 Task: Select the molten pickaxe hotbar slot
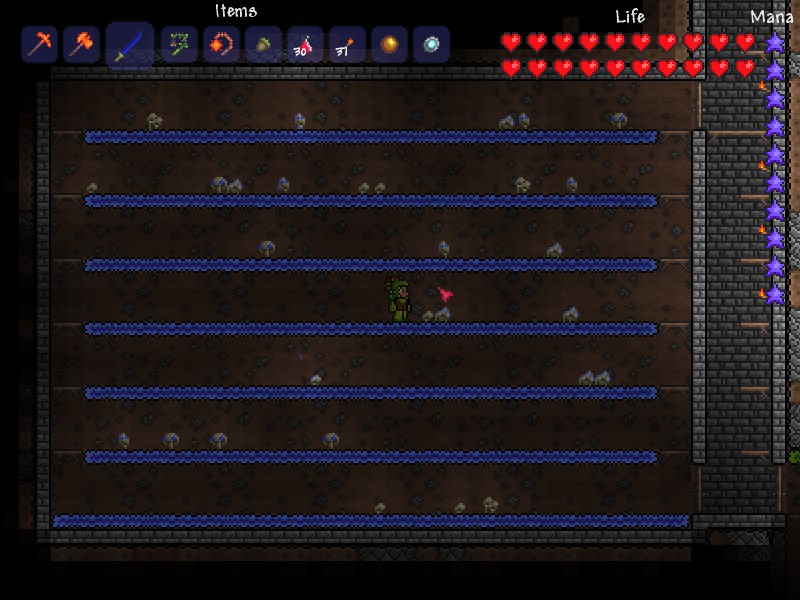pyautogui.click(x=39, y=44)
